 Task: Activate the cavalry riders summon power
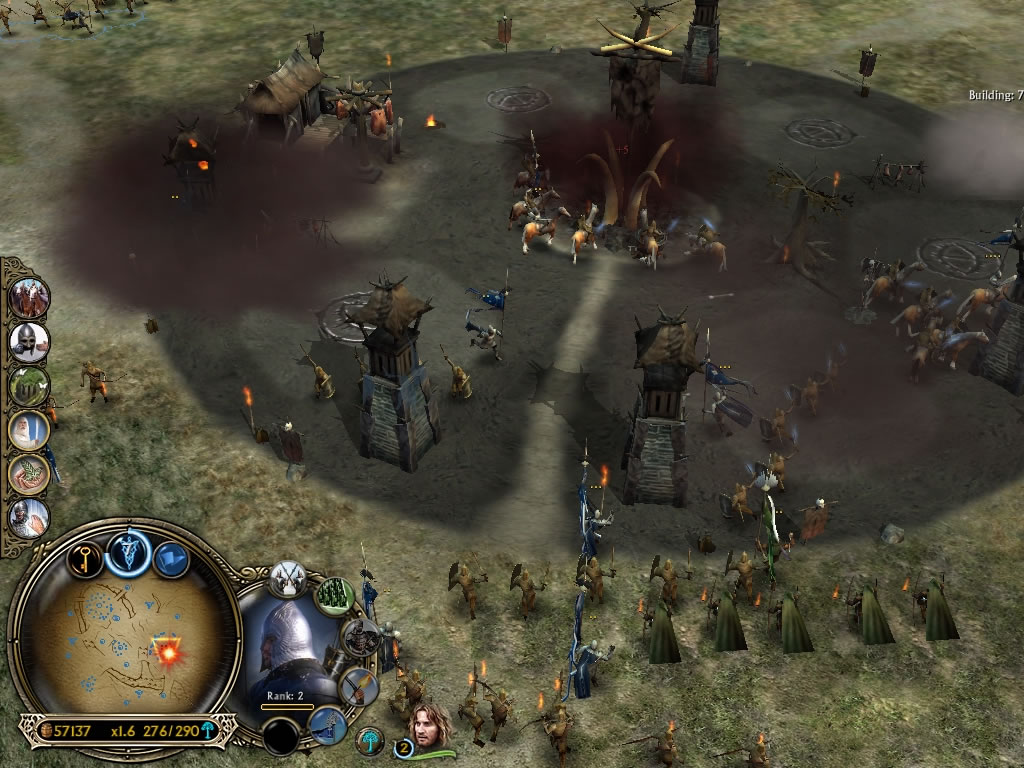(29, 297)
